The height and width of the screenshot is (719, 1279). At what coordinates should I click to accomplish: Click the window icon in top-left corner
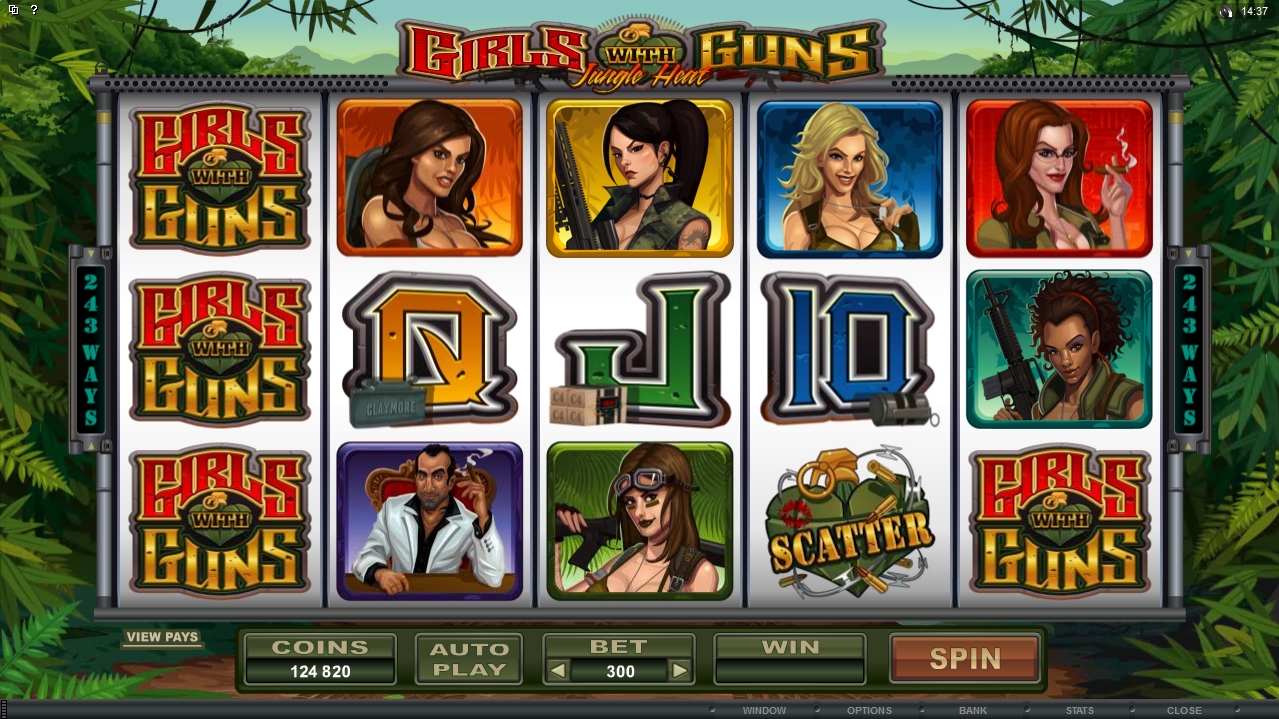[x=13, y=10]
